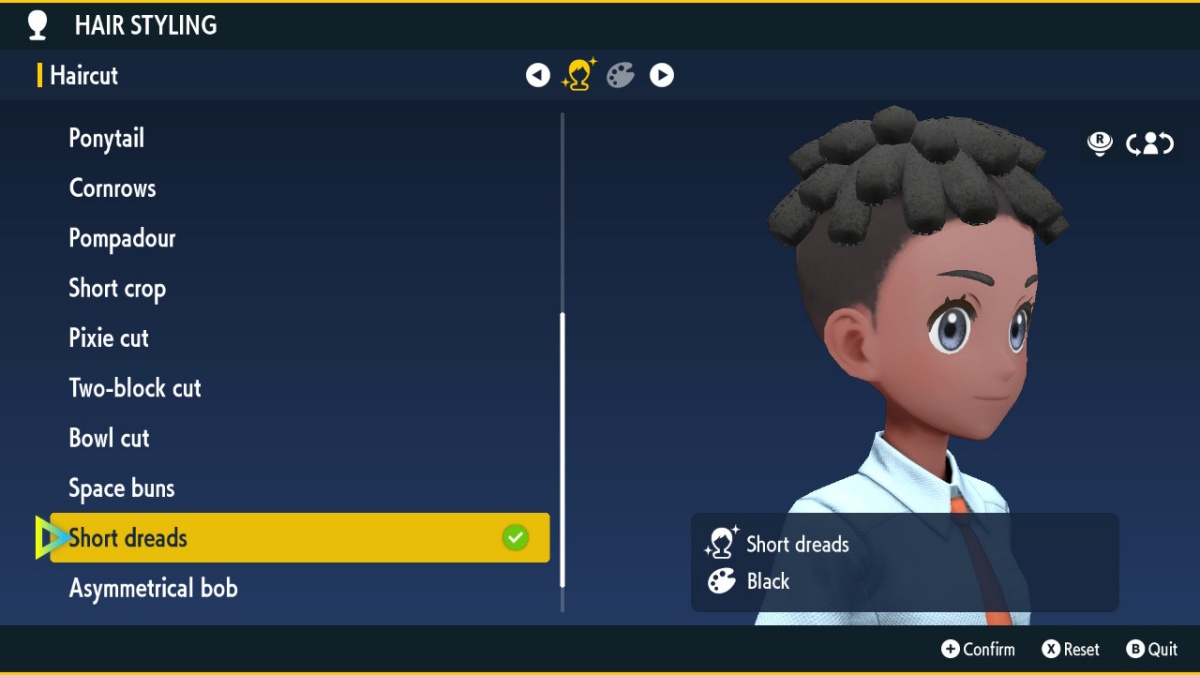Screen dimensions: 1200x675
Task: Choose the Pixie cut style
Action: click(x=109, y=338)
